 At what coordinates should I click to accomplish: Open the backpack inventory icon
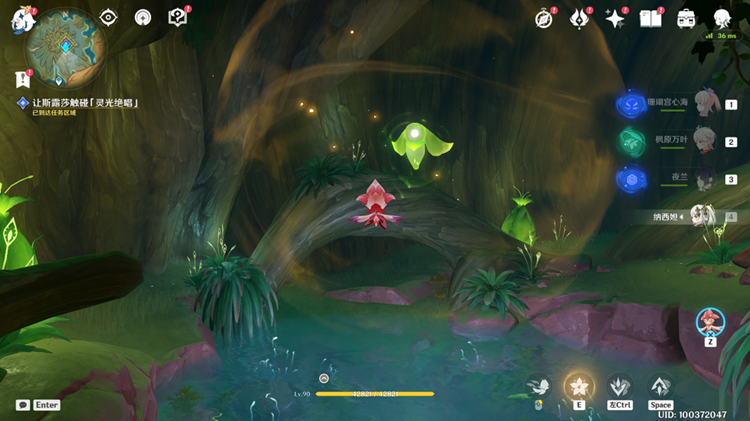(686, 19)
